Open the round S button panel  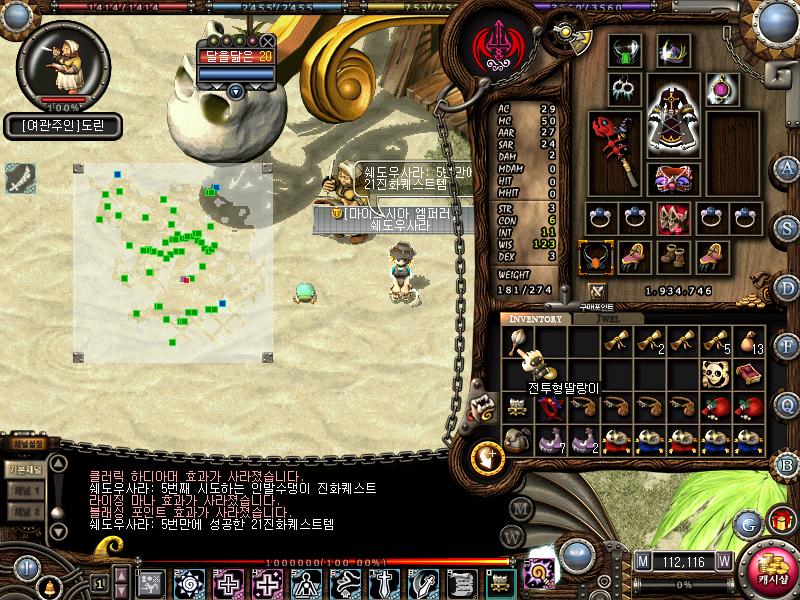click(788, 228)
